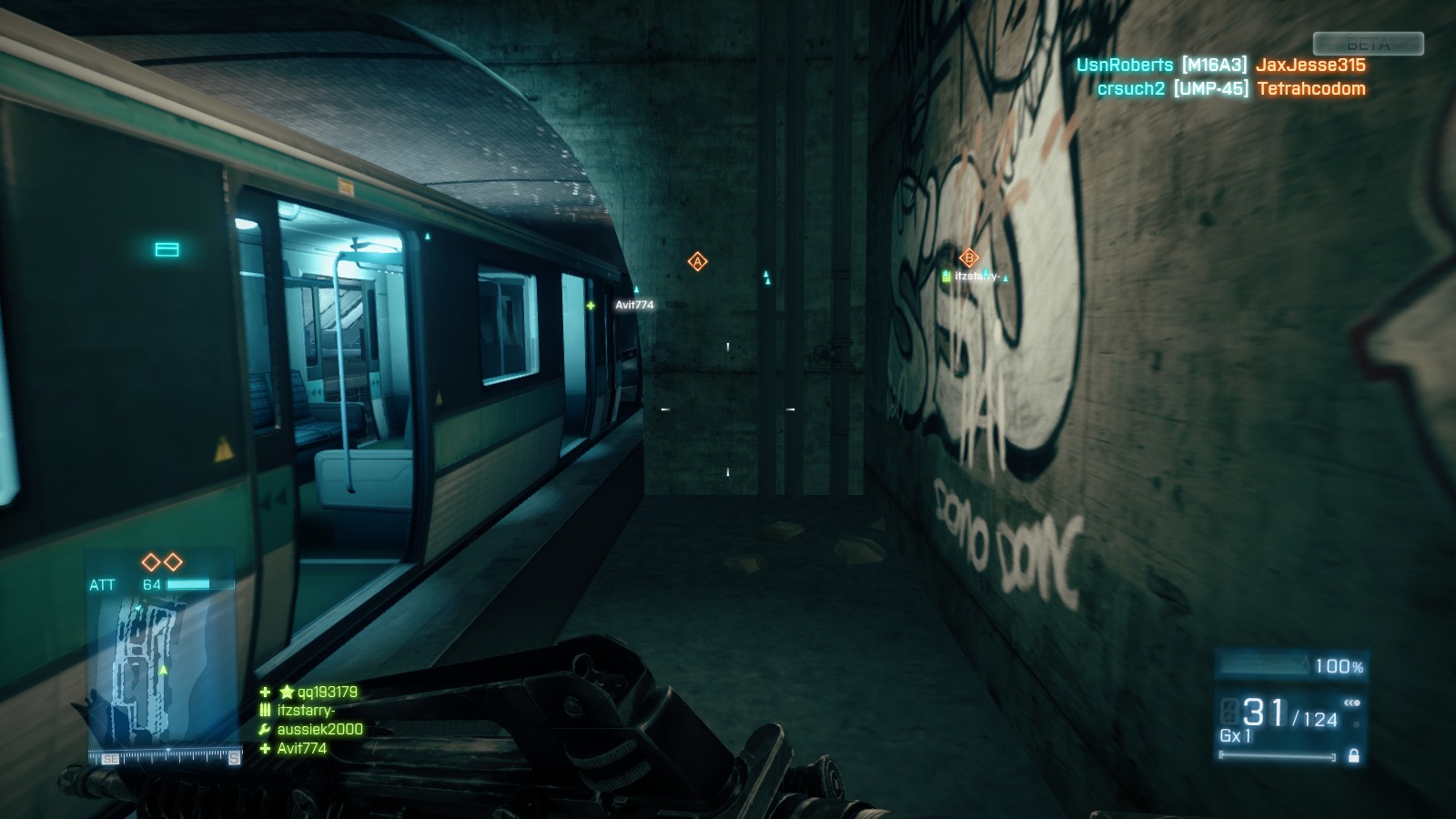Screen dimensions: 1456x819
Task: Click the padlock icon beside the ammo panel
Action: click(x=1353, y=755)
